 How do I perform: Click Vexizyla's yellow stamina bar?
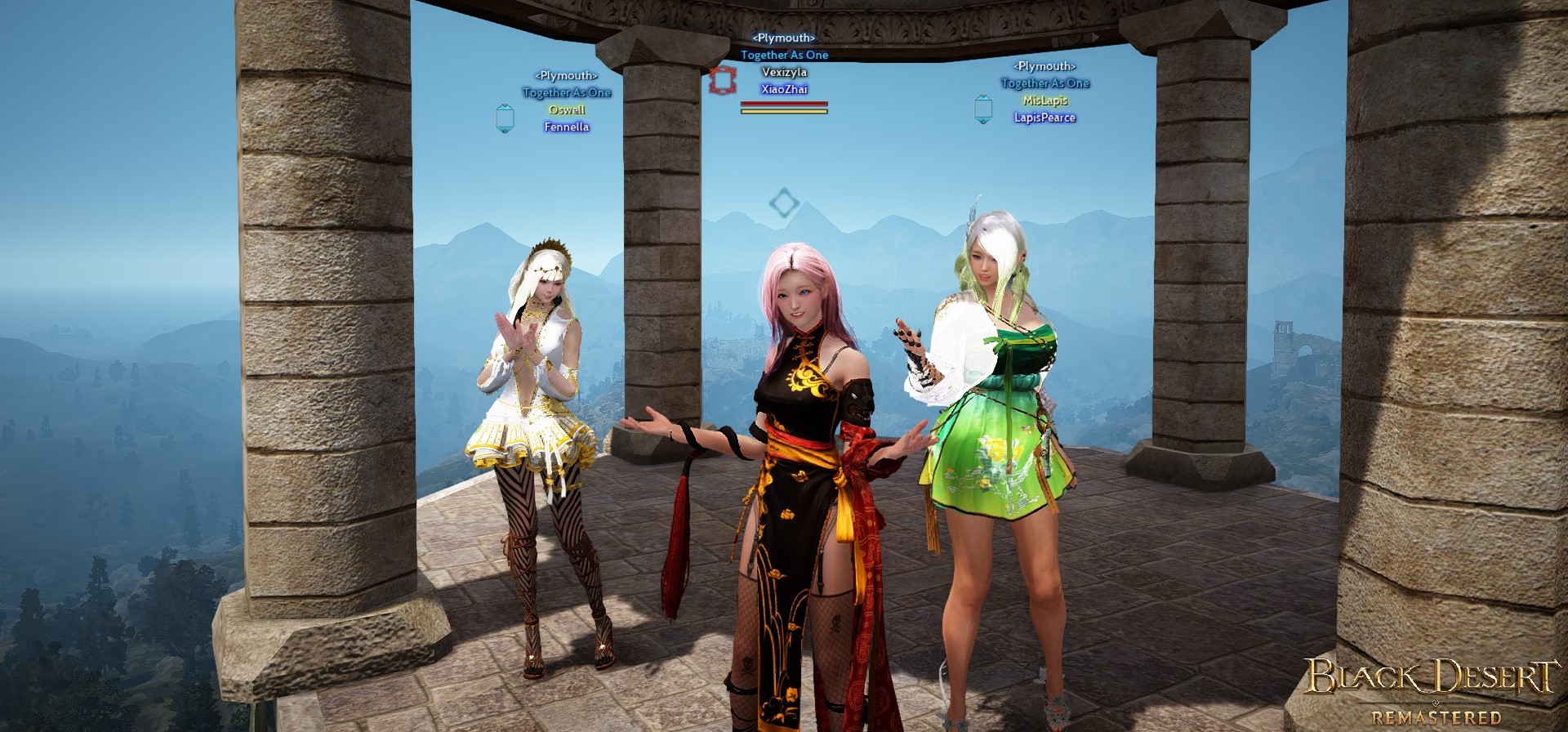pos(785,110)
